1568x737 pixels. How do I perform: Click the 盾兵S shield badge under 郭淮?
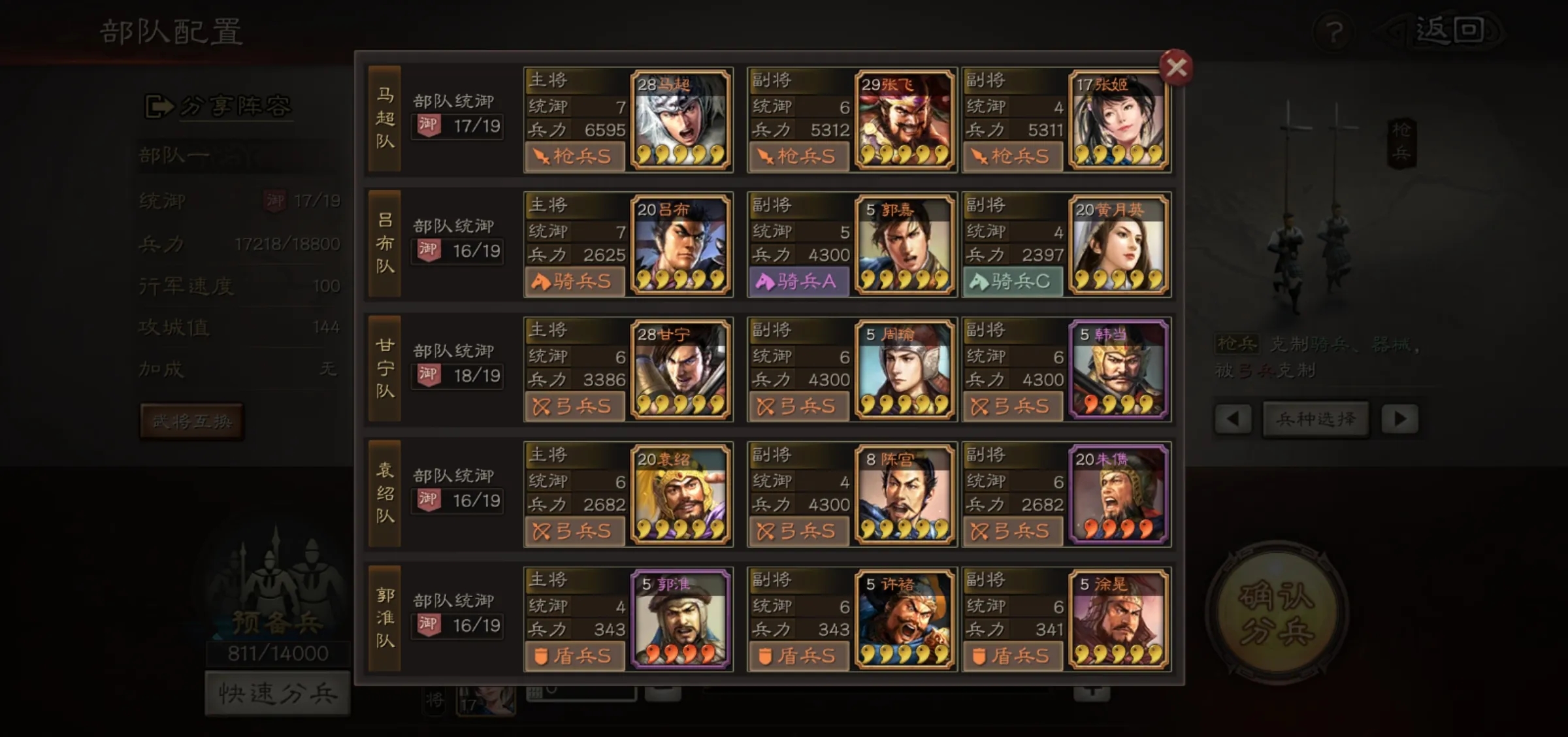click(x=575, y=657)
